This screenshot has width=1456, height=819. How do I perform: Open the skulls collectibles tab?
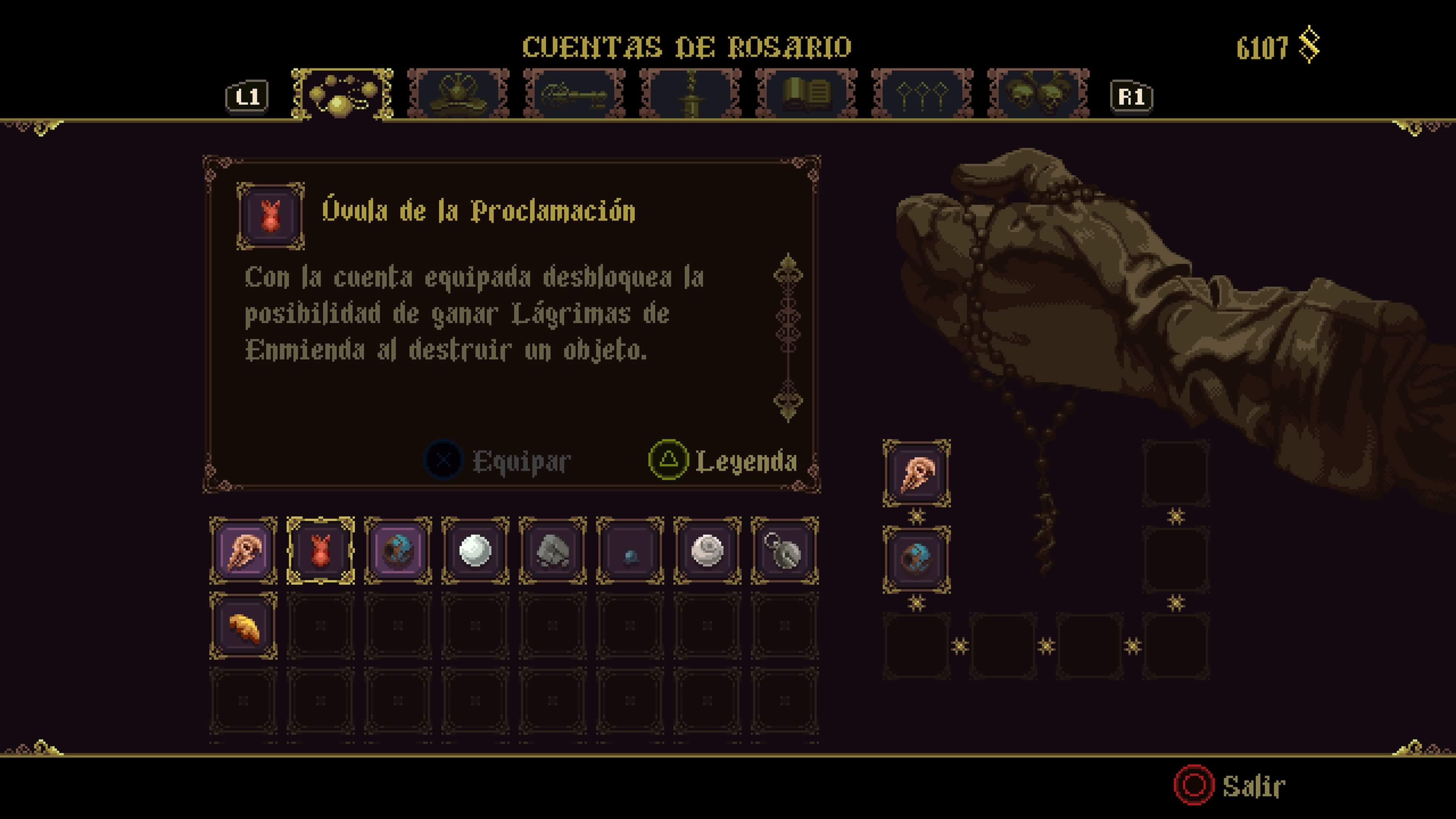tap(1038, 94)
